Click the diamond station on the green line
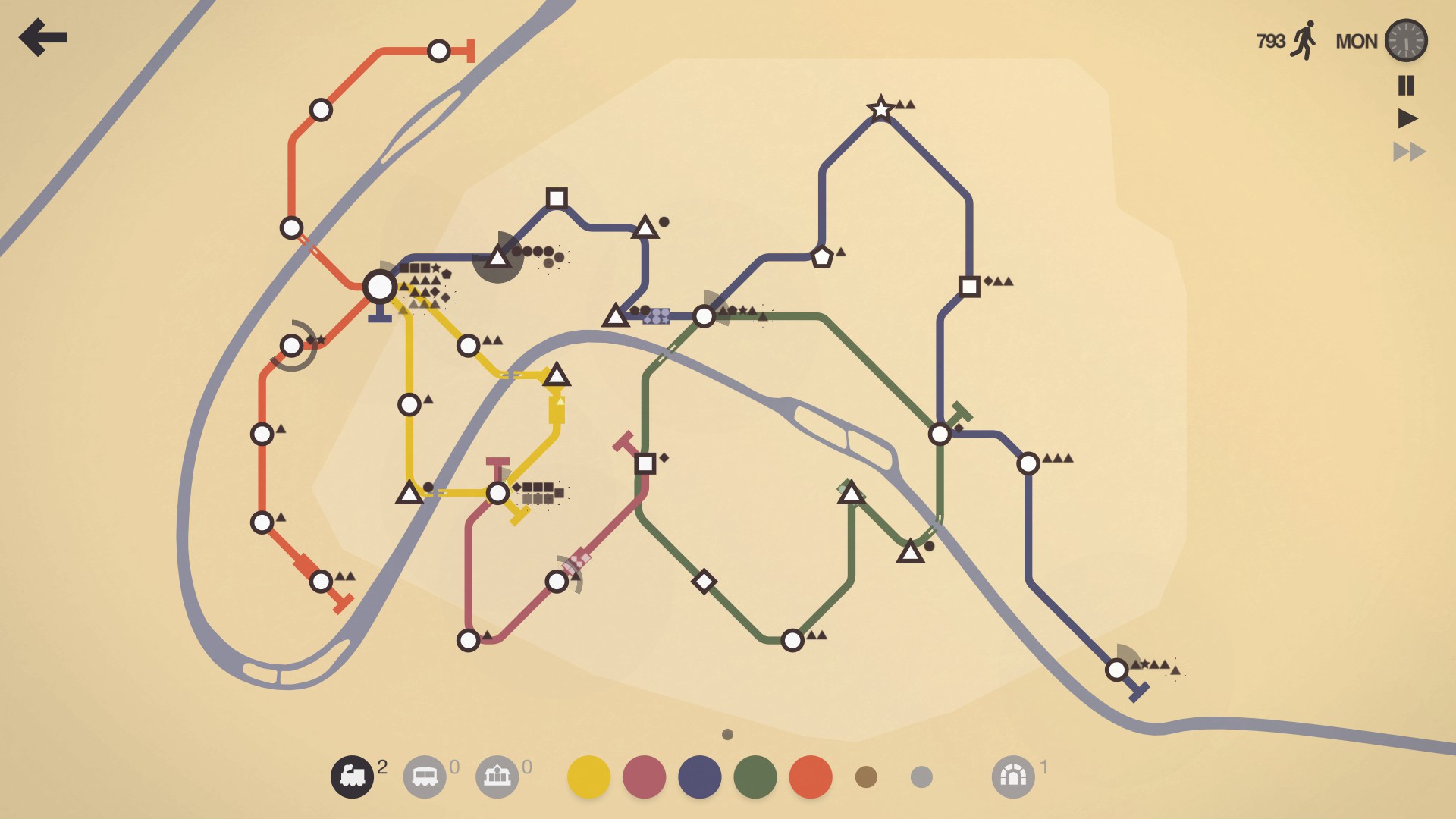The height and width of the screenshot is (819, 1456). pyautogui.click(x=705, y=582)
